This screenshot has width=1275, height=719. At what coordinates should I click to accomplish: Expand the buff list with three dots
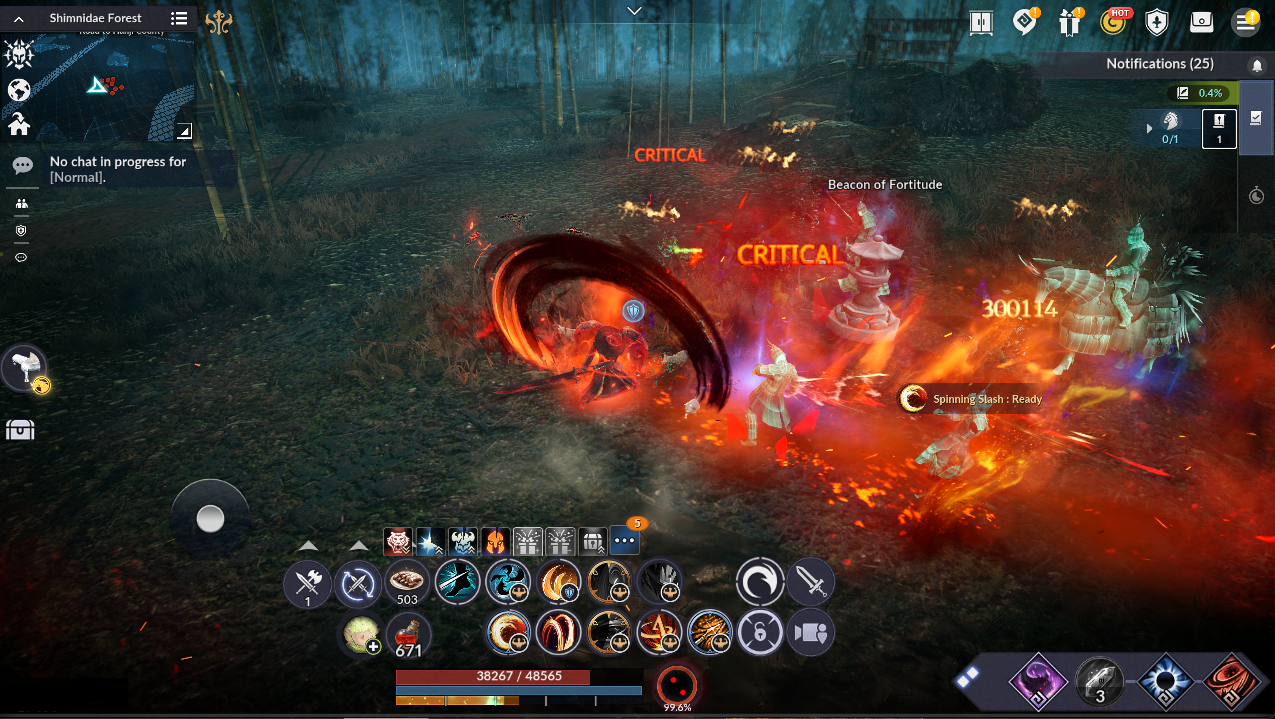coord(624,541)
